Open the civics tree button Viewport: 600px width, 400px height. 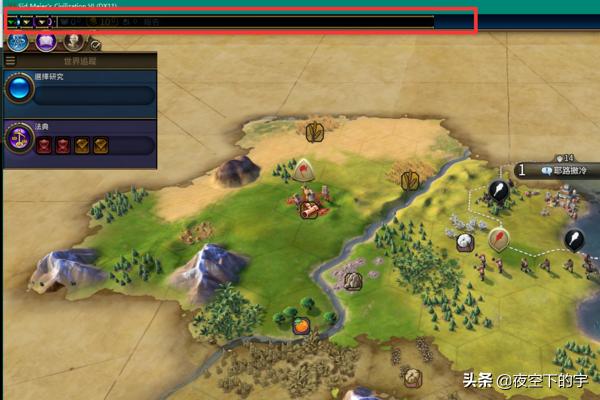46,42
